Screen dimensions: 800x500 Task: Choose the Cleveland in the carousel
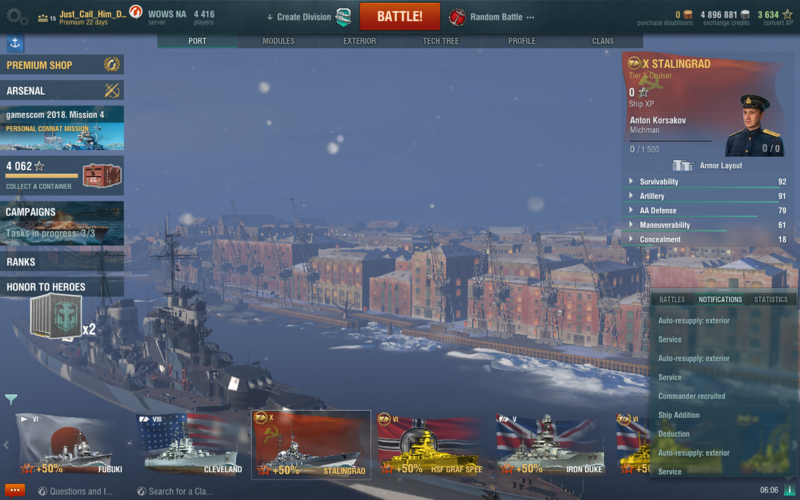click(191, 445)
